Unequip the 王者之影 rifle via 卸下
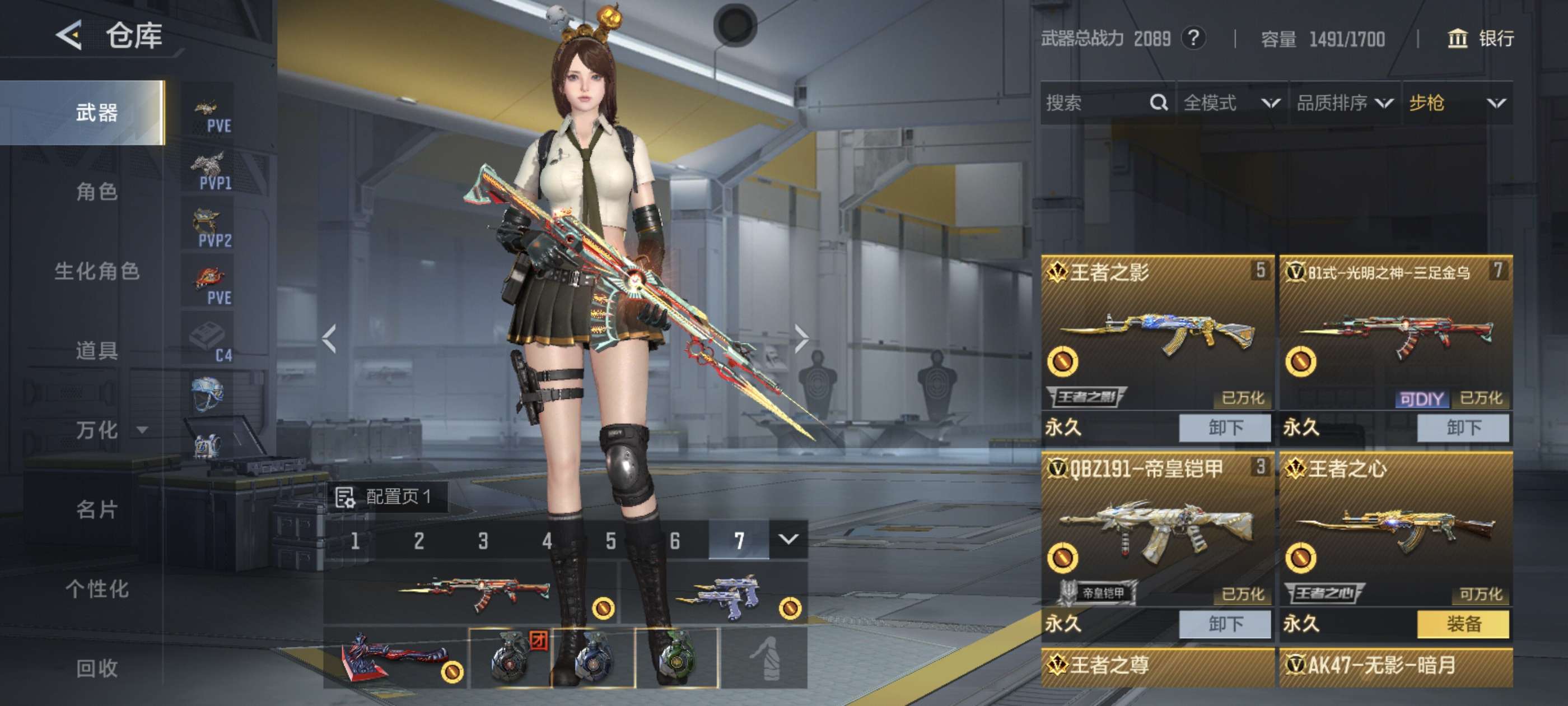 pos(1224,428)
